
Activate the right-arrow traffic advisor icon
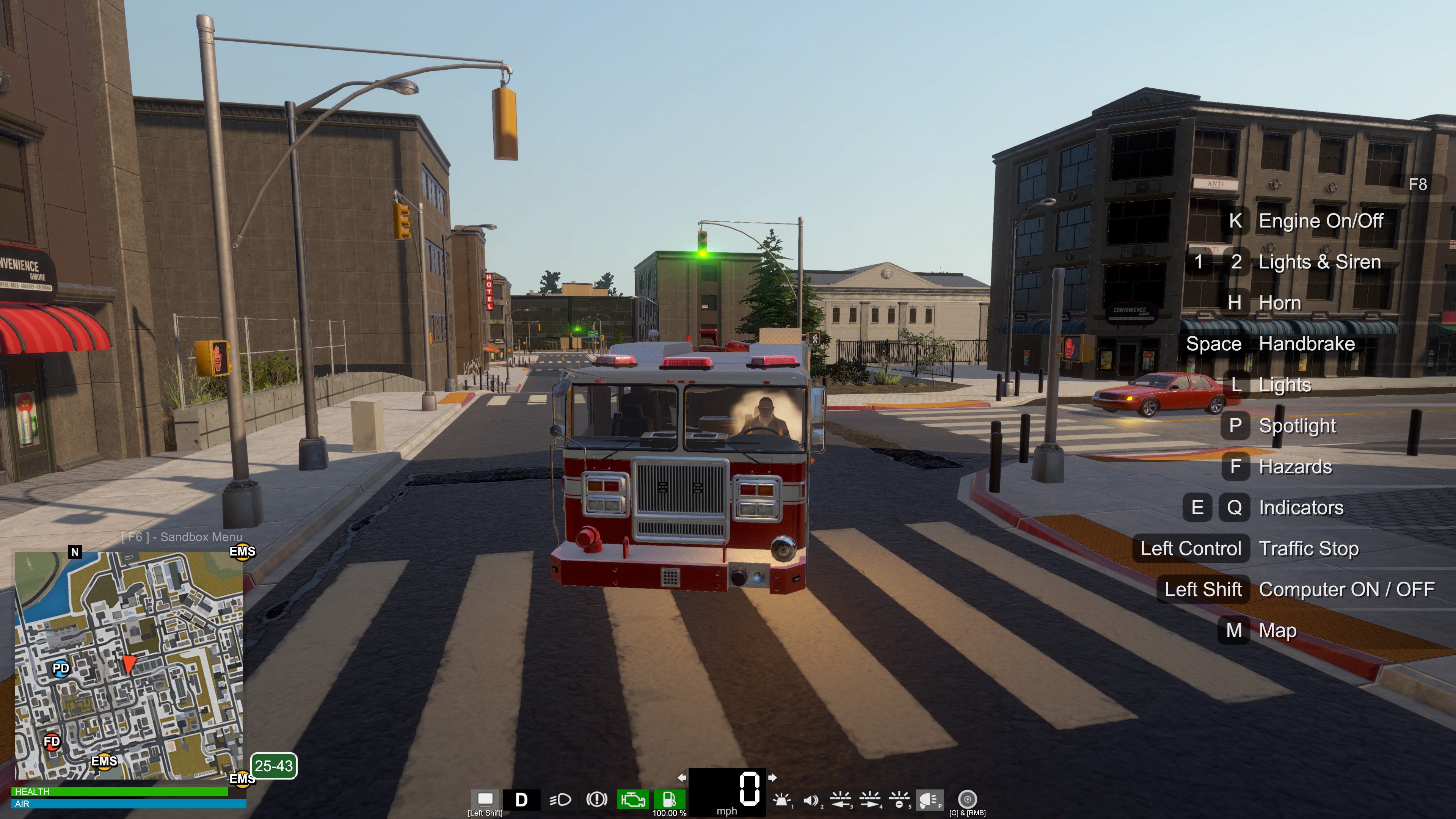pyautogui.click(x=869, y=800)
